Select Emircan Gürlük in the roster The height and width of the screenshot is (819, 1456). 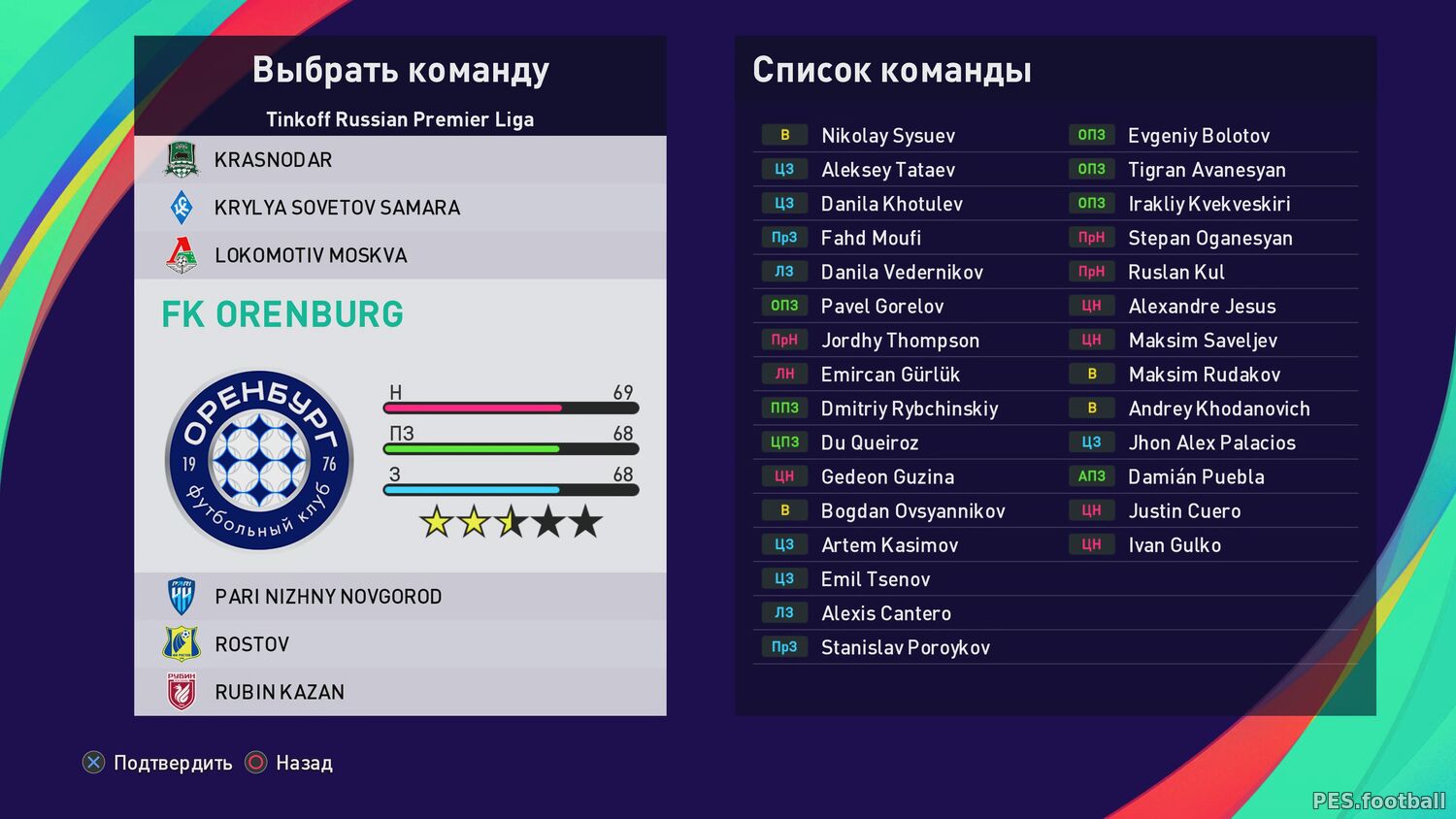[890, 375]
